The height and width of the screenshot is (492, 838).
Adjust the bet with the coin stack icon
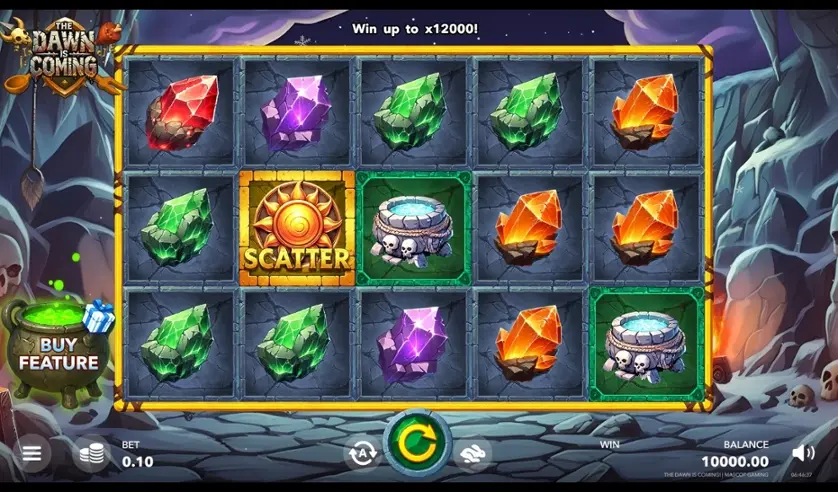[91, 454]
